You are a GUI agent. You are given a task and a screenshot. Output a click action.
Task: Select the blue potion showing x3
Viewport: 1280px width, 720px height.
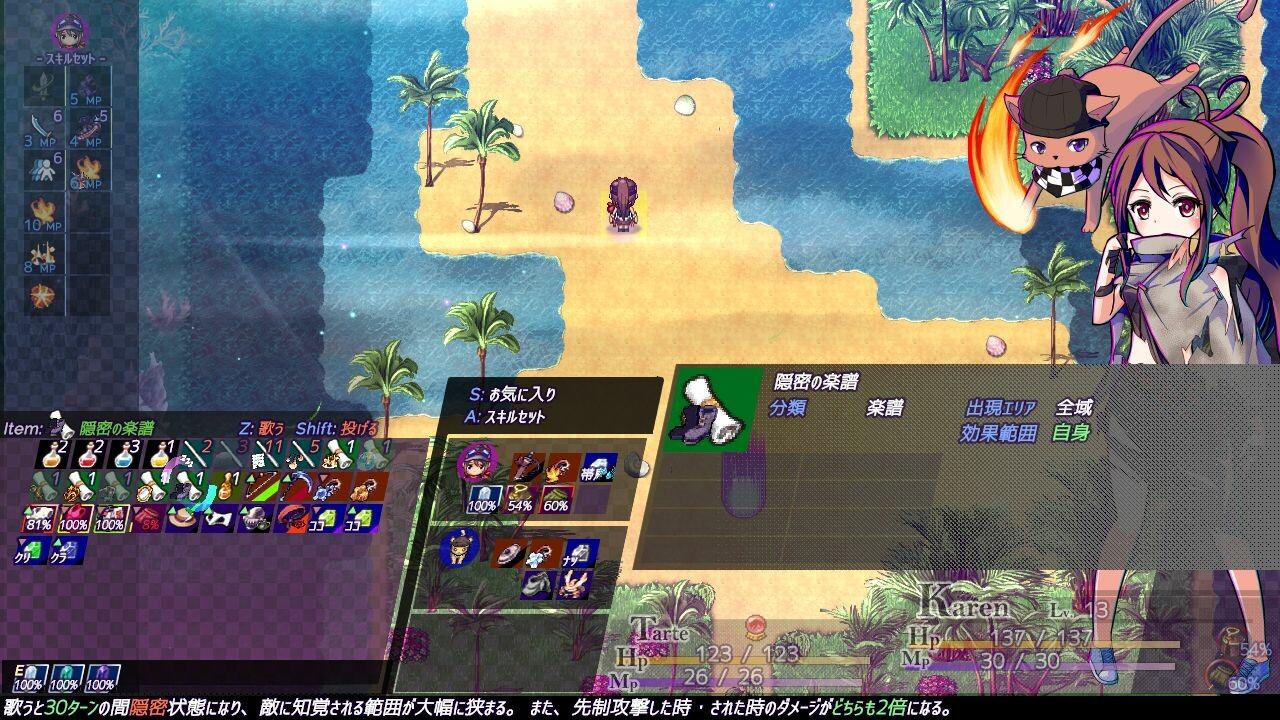(x=126, y=456)
